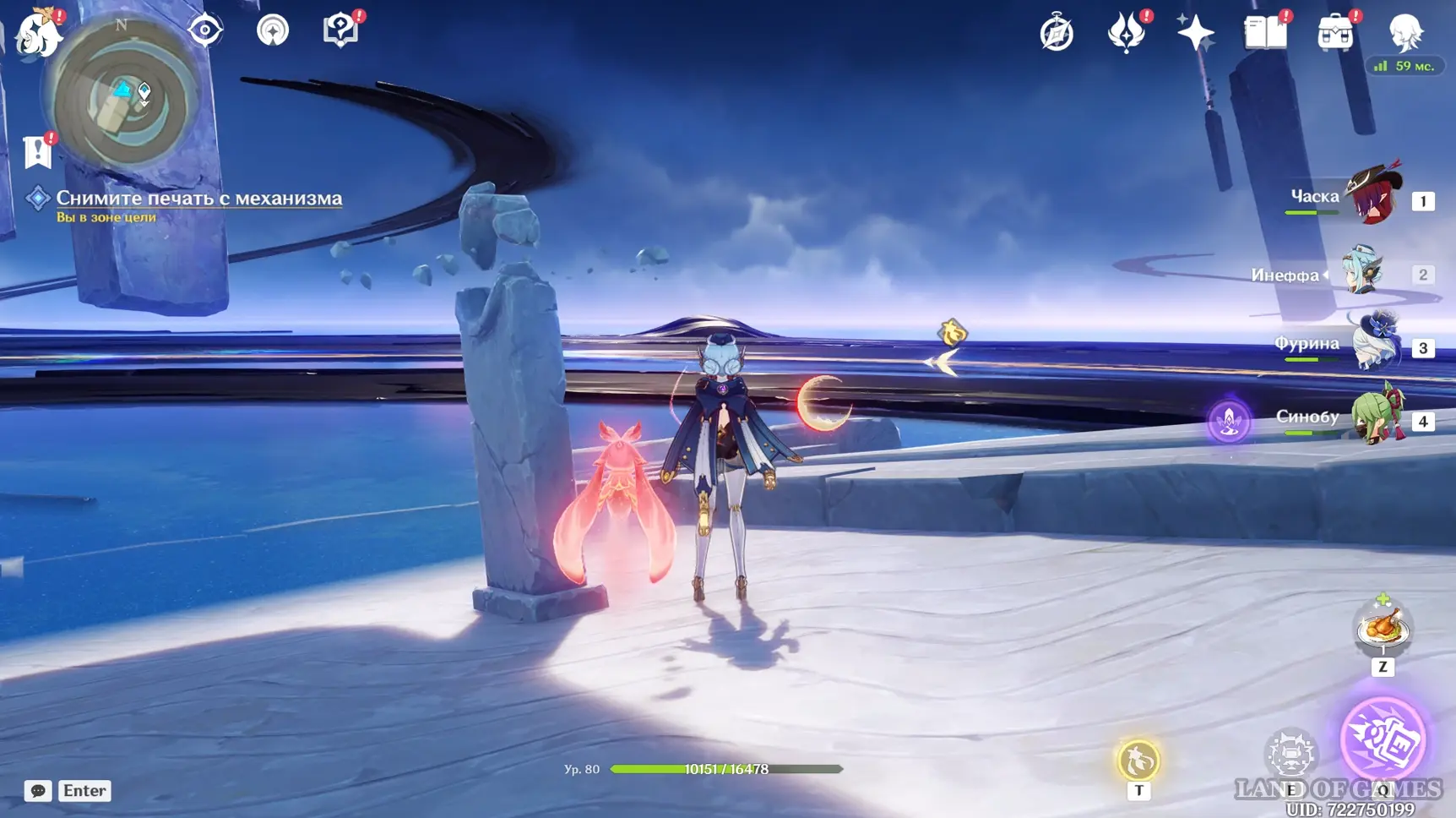
Task: Open the target-shaped icon beside the minimap
Action: (x=205, y=30)
